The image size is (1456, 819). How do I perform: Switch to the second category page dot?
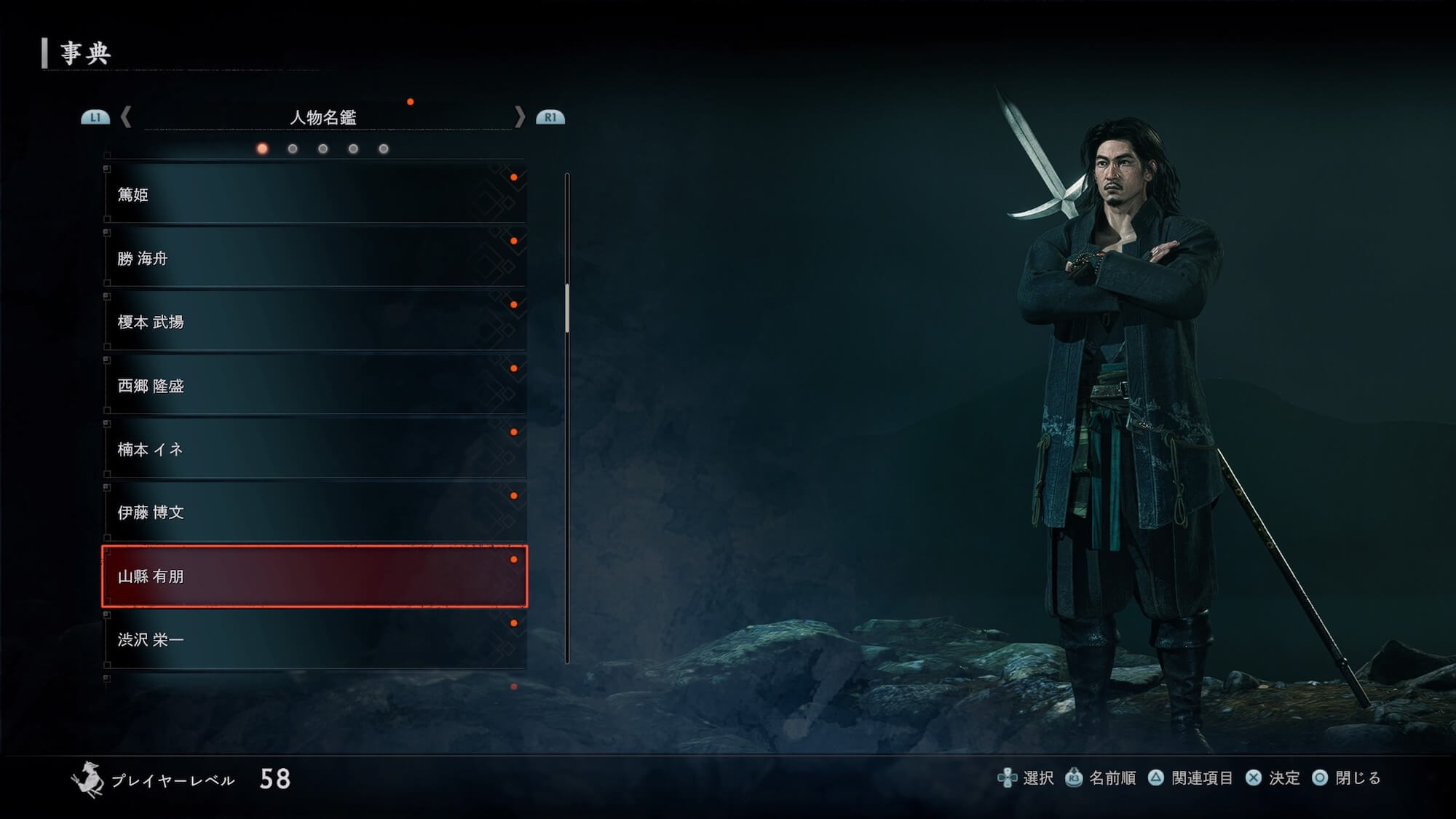[x=293, y=149]
